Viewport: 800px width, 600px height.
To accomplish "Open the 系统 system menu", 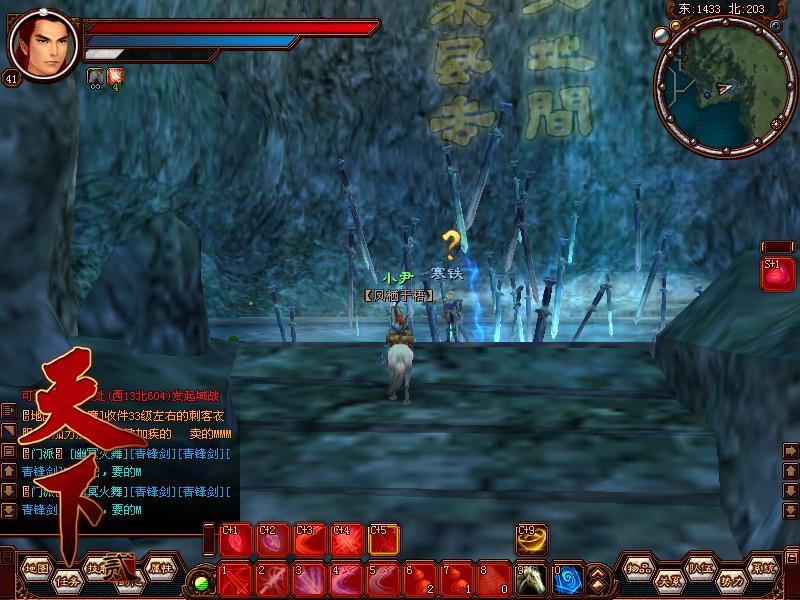I will [x=764, y=567].
